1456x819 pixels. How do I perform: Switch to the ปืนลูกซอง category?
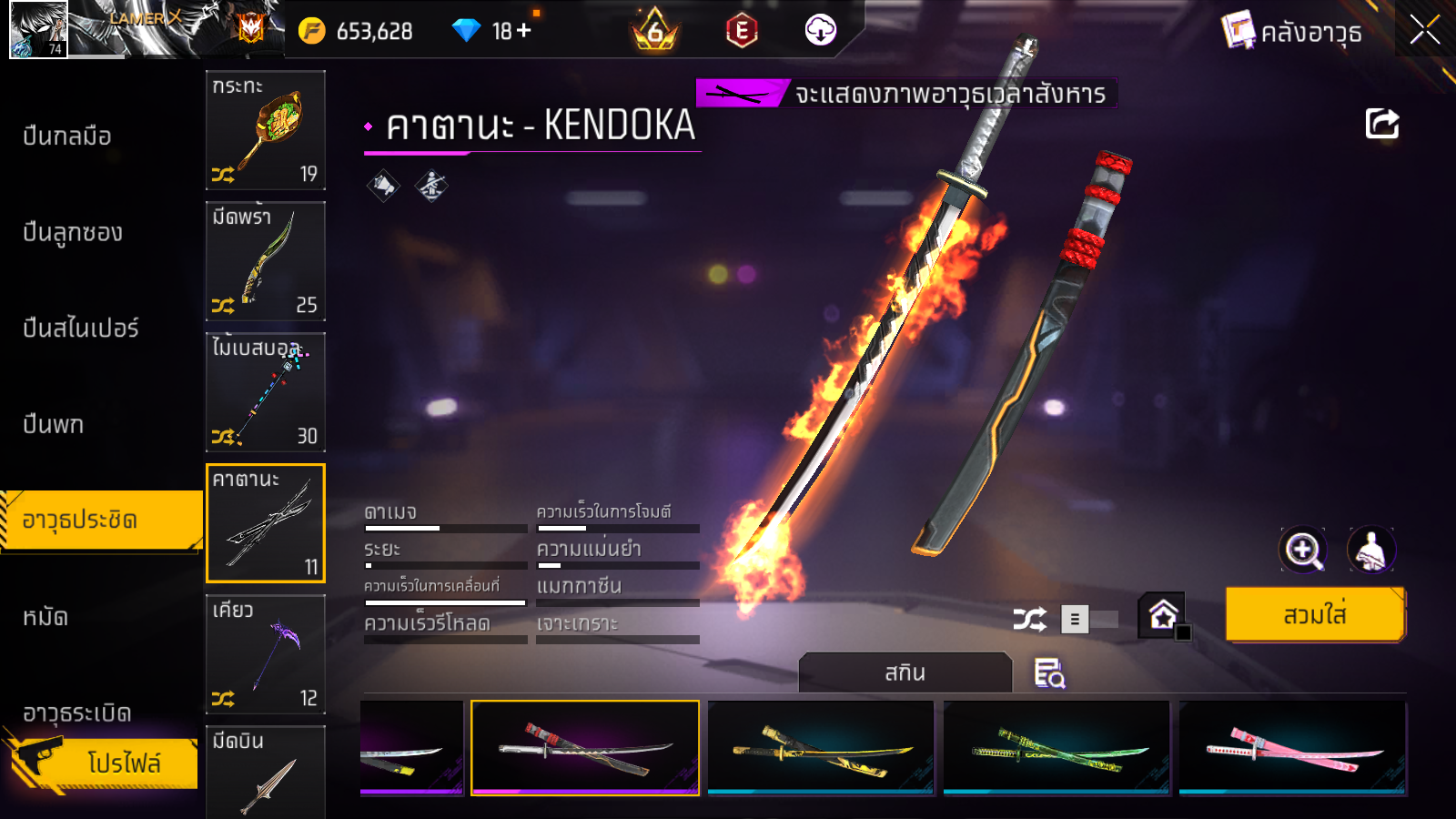(73, 232)
